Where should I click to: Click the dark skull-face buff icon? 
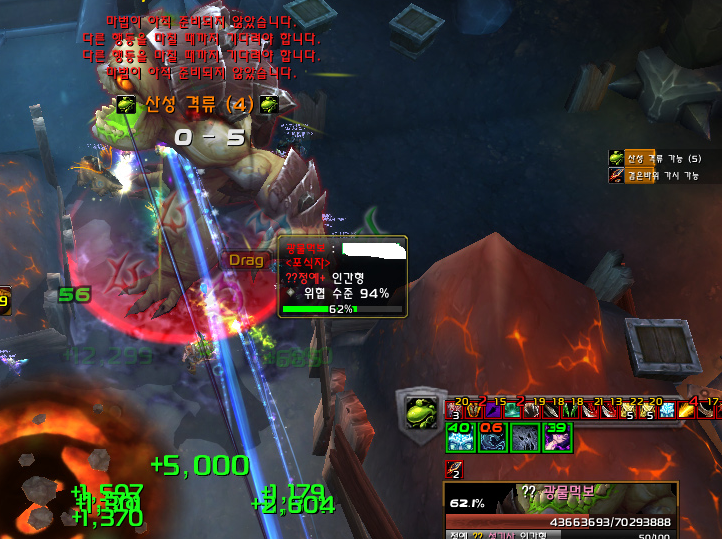point(525,436)
